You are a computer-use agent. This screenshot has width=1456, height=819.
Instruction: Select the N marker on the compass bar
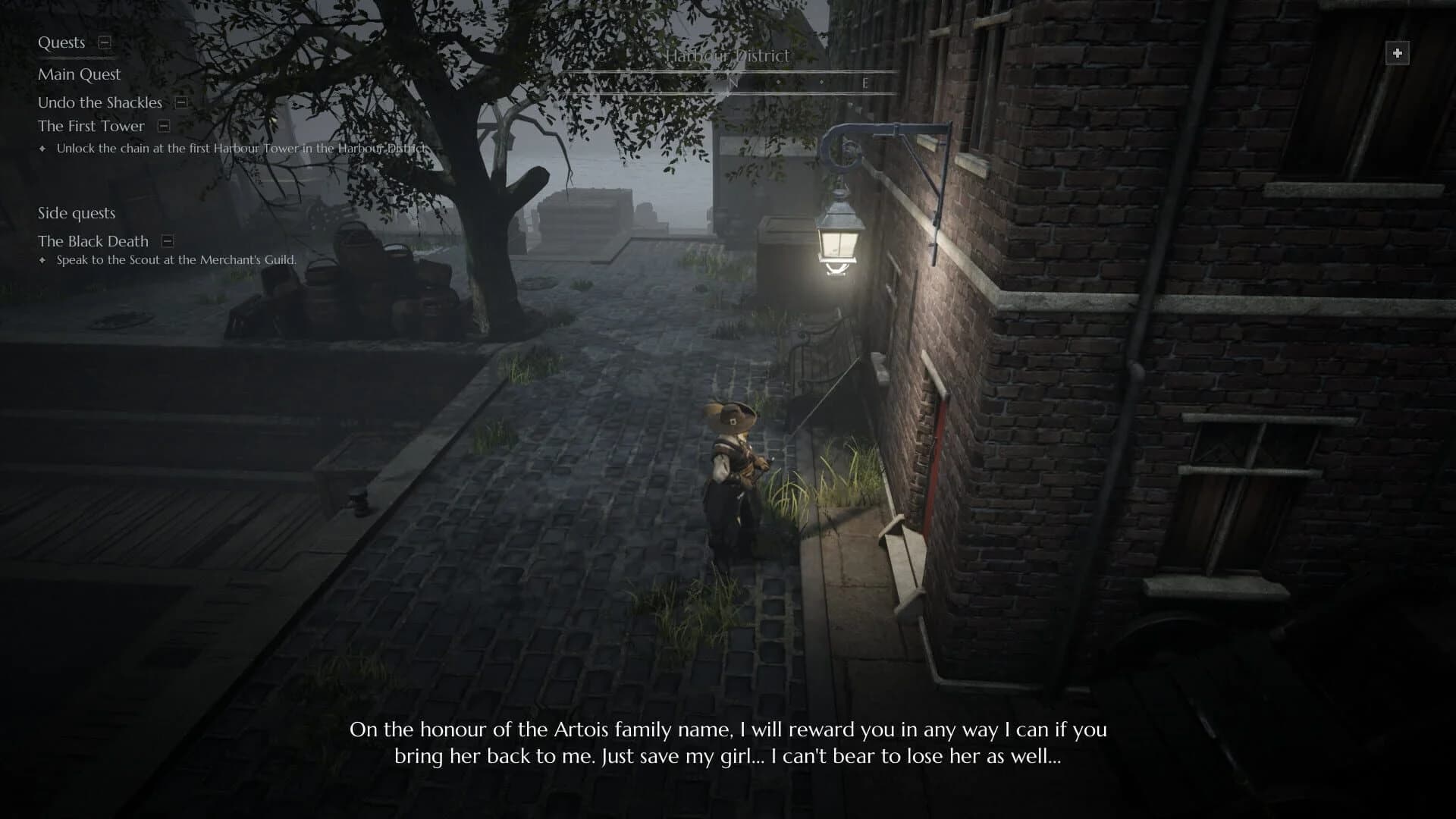(x=733, y=83)
